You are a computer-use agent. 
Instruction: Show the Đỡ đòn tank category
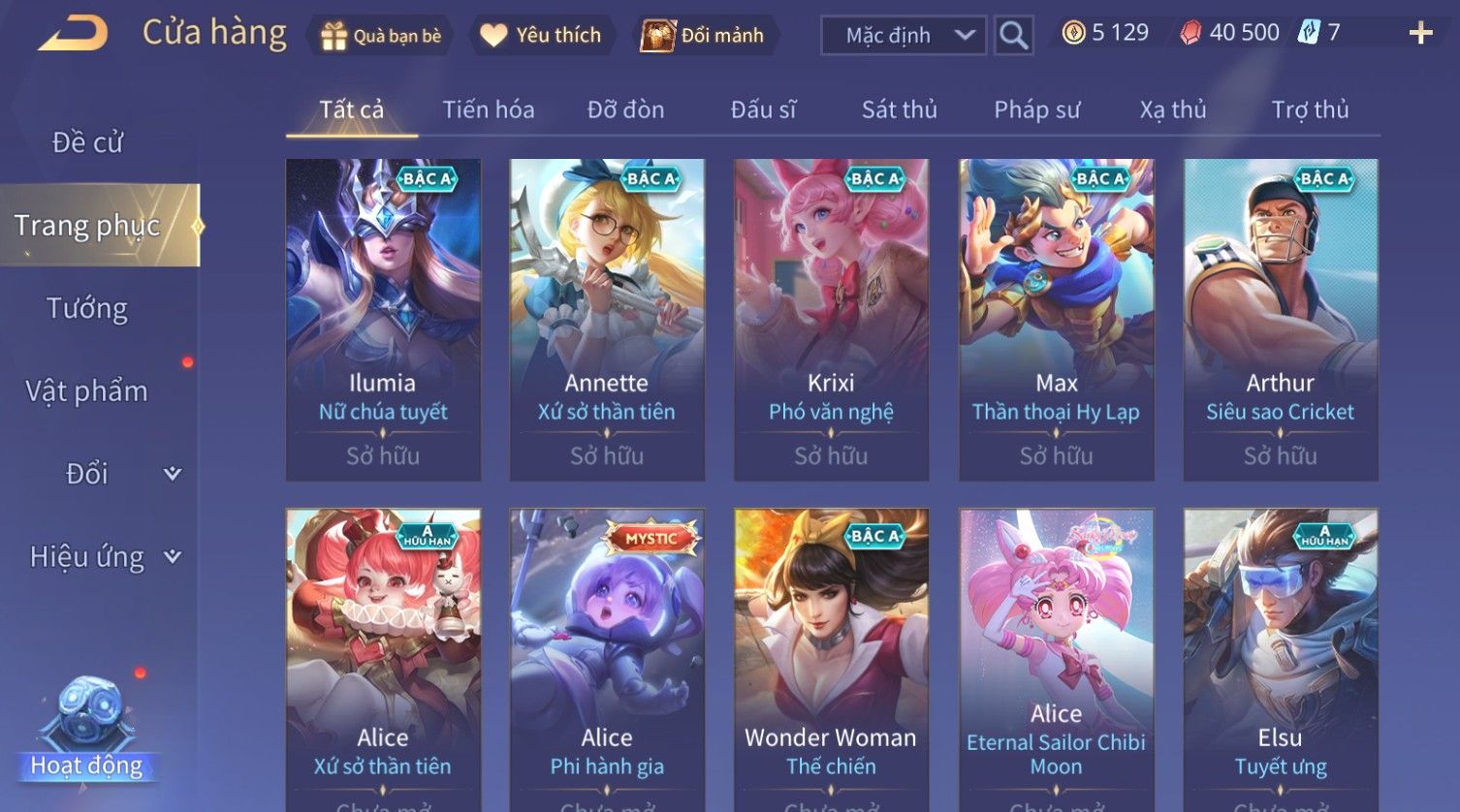tap(625, 109)
